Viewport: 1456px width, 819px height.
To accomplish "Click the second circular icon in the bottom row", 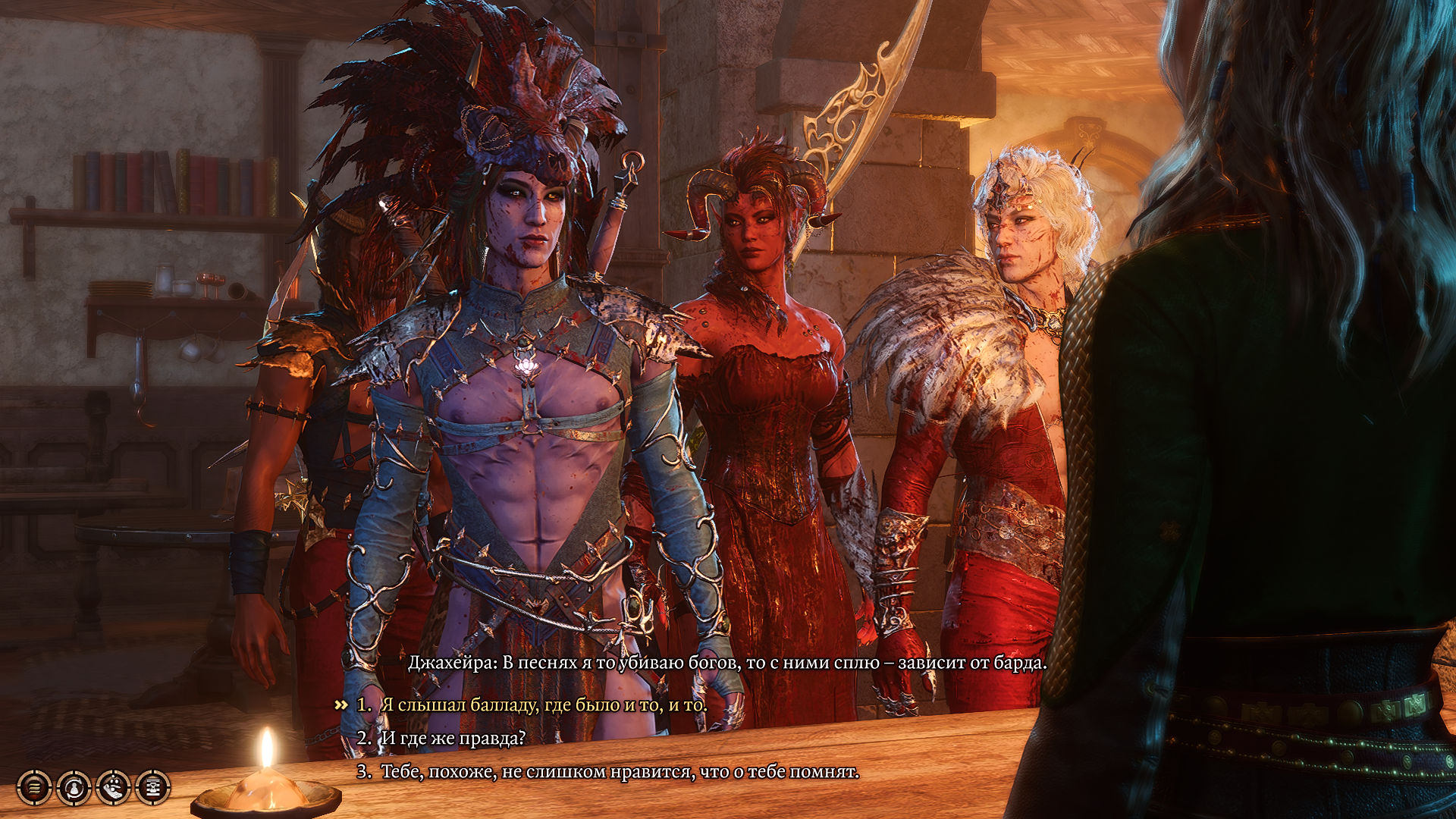I will tap(73, 787).
